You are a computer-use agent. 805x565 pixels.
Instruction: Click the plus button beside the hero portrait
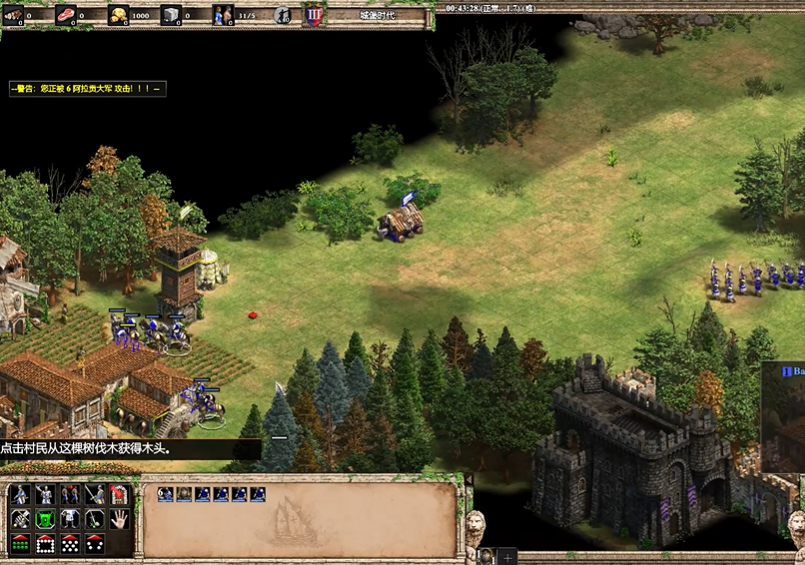pos(507,556)
